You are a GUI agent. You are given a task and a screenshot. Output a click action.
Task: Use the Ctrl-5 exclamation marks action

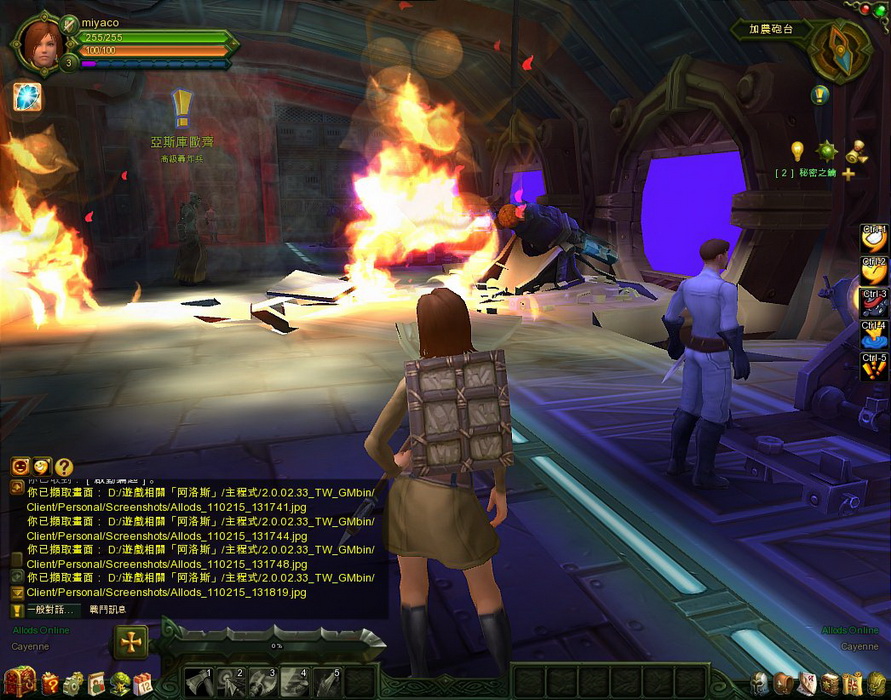(x=874, y=366)
